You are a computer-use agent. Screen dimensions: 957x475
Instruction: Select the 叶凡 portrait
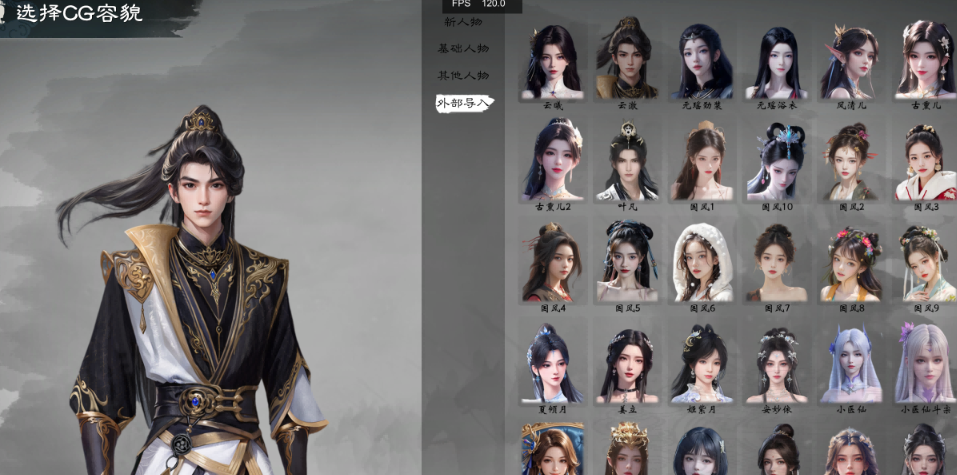627,160
